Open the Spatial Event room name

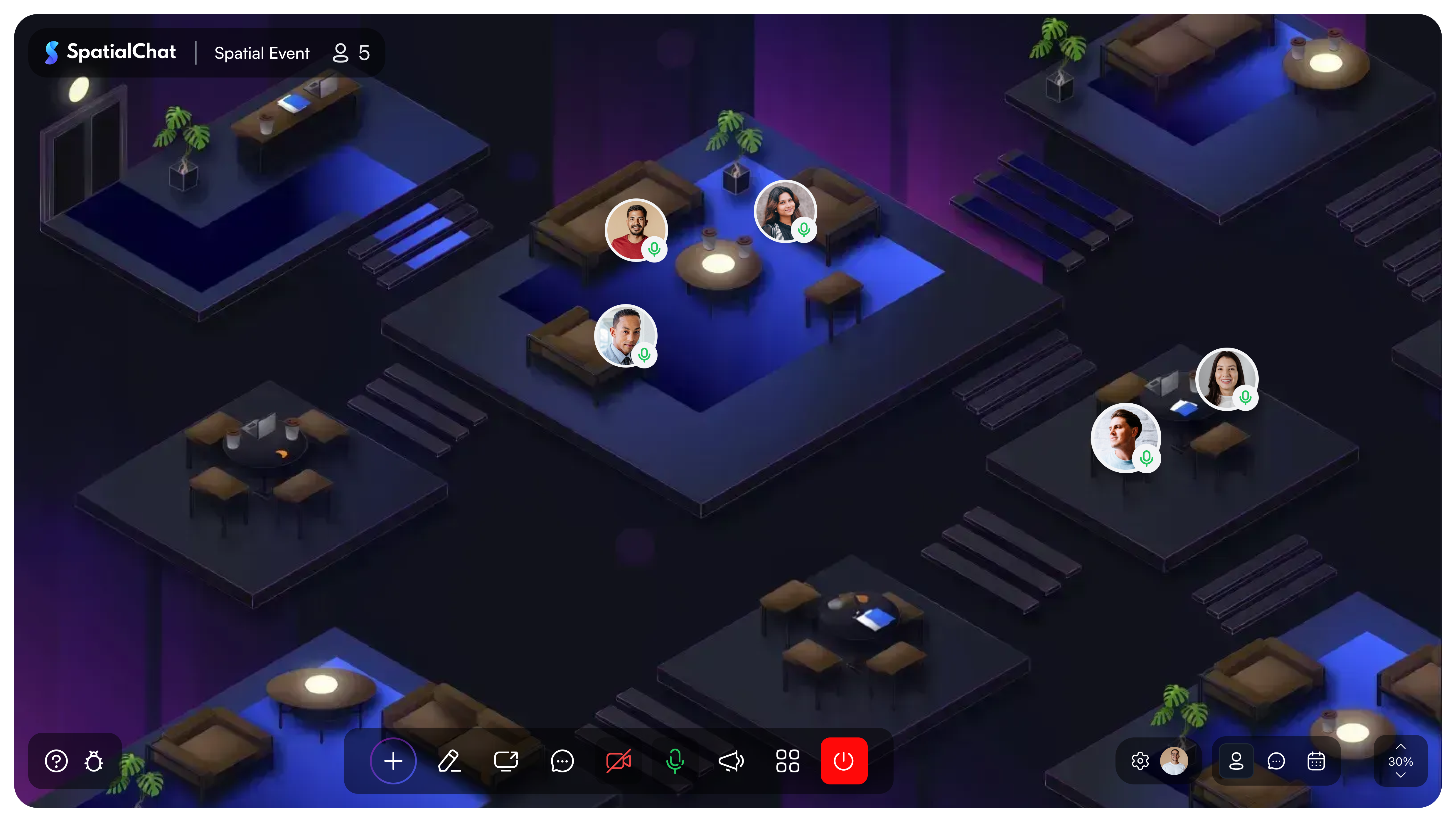(x=262, y=53)
